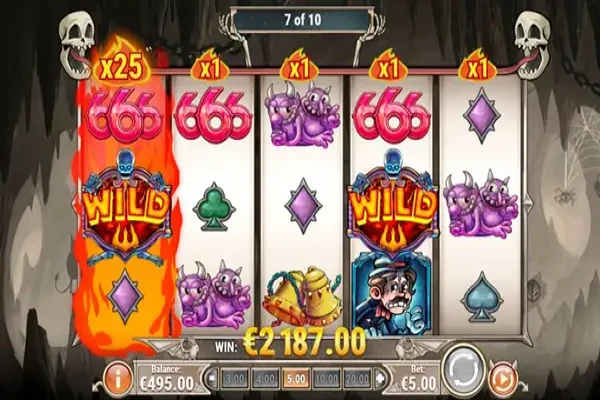This screenshot has width=600, height=400.
Task: Click the bet increase right arrow
Action: [381, 380]
